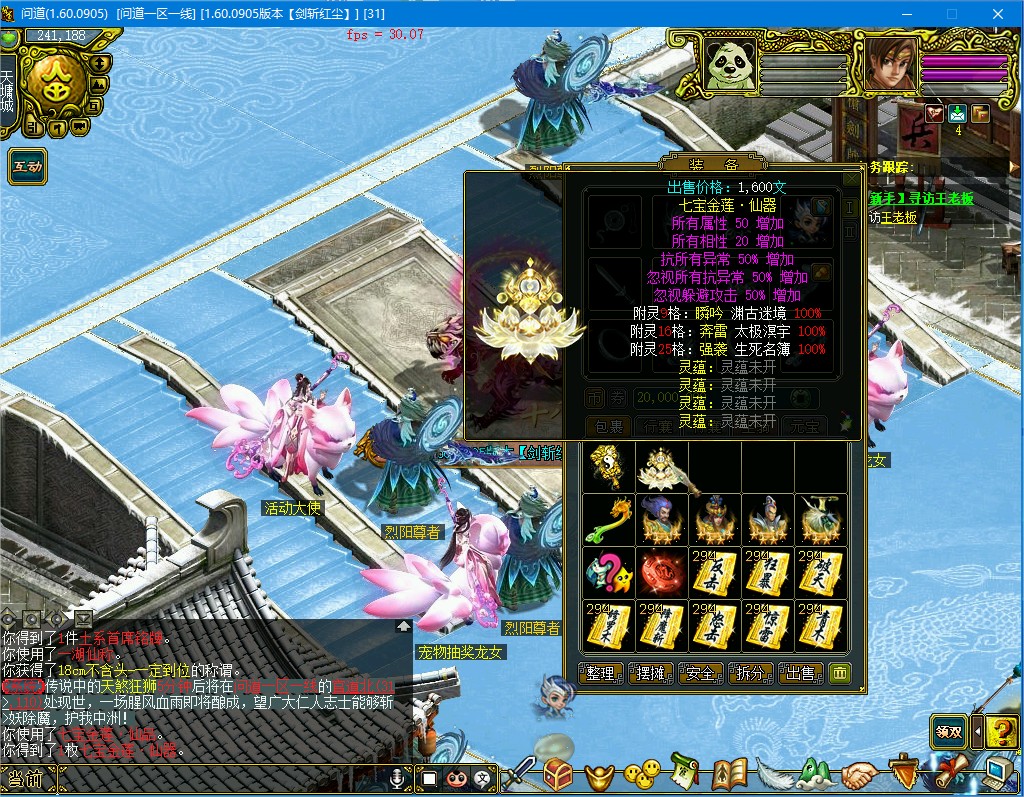The width and height of the screenshot is (1024, 797).
Task: Choose the 破天 skill book slot
Action: pyautogui.click(x=821, y=572)
